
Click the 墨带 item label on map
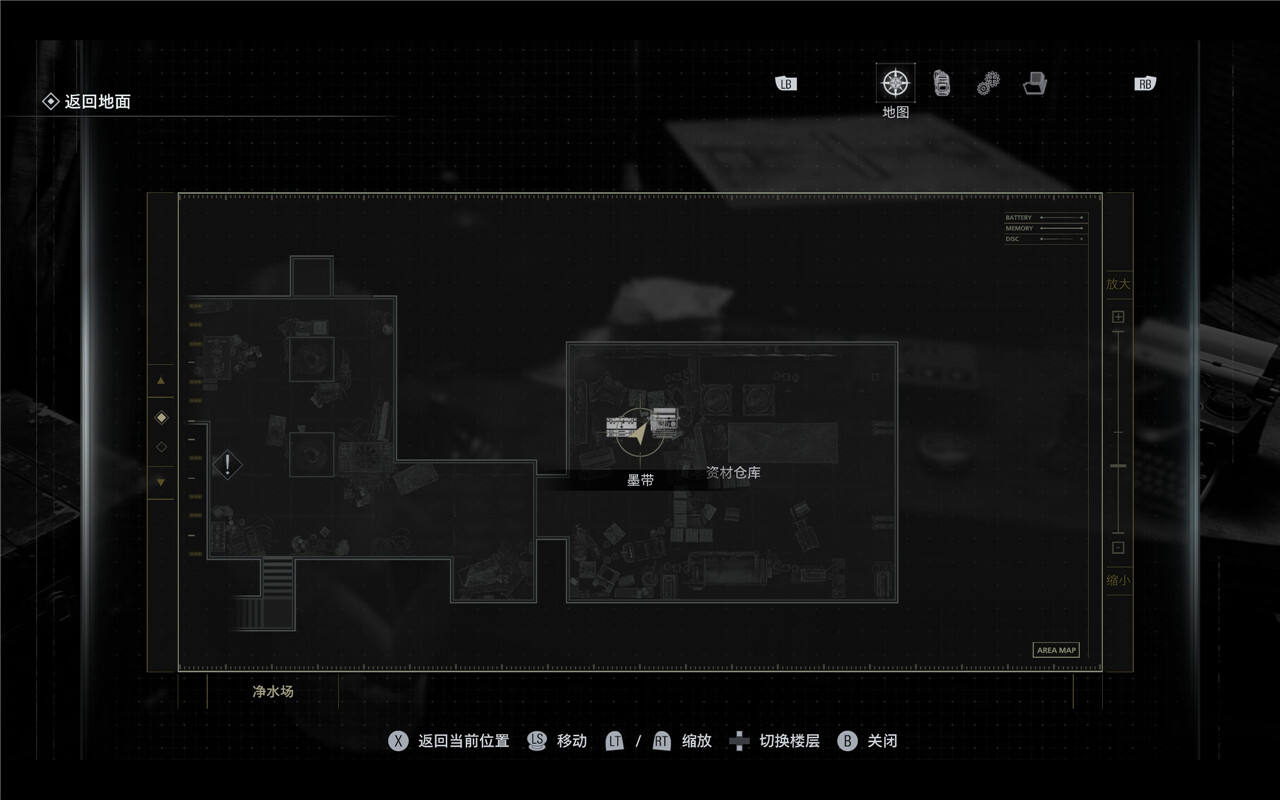pos(640,480)
